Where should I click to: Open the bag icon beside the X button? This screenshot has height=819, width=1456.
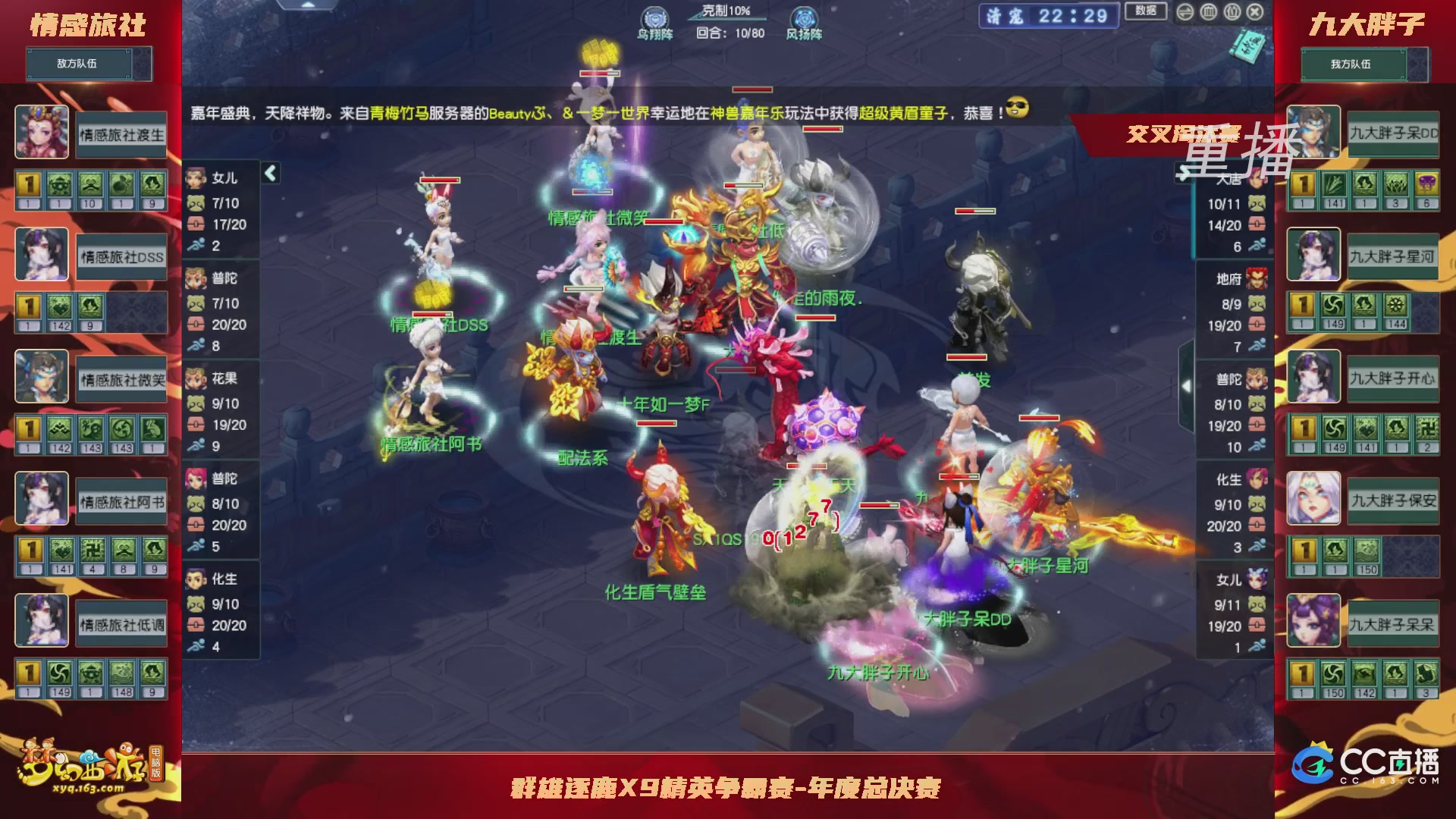pos(1232,13)
